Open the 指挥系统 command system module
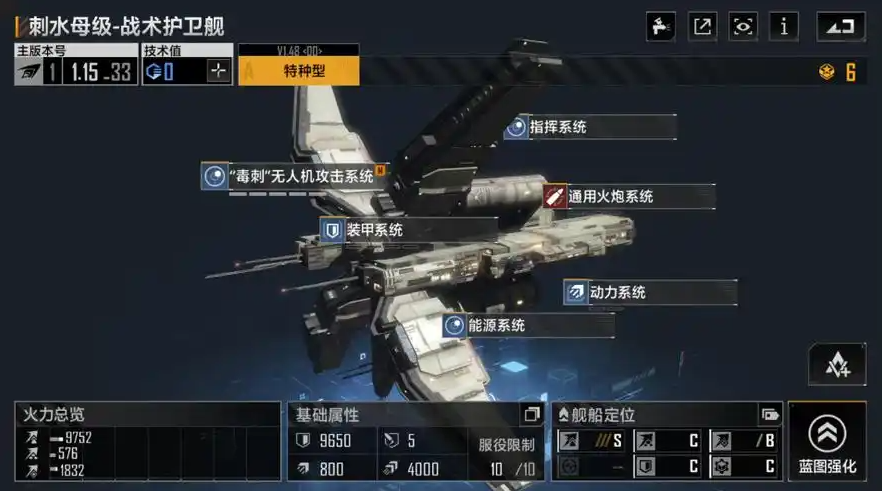The height and width of the screenshot is (491, 882). coord(558,127)
